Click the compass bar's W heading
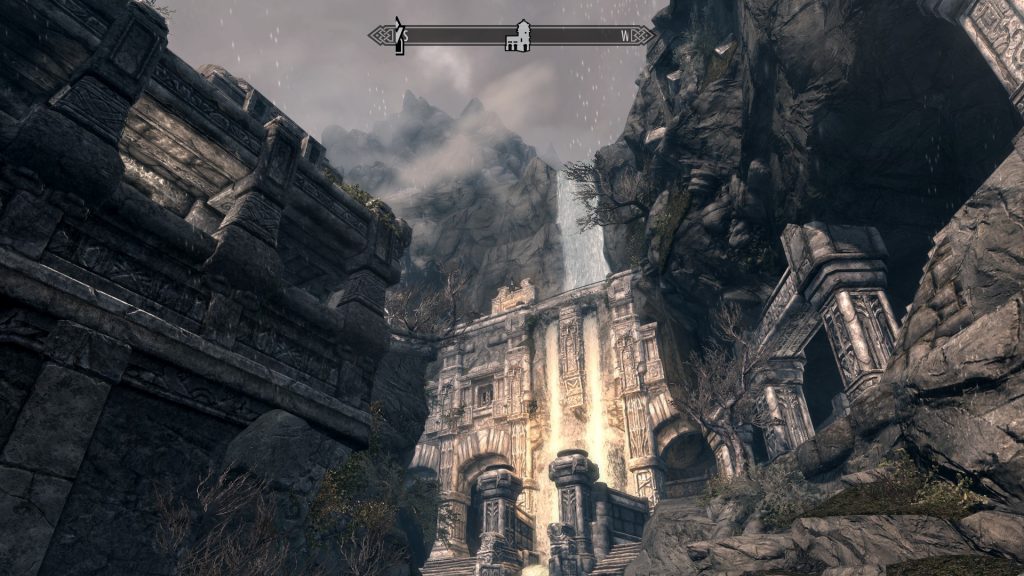This screenshot has width=1024, height=576. pos(626,37)
